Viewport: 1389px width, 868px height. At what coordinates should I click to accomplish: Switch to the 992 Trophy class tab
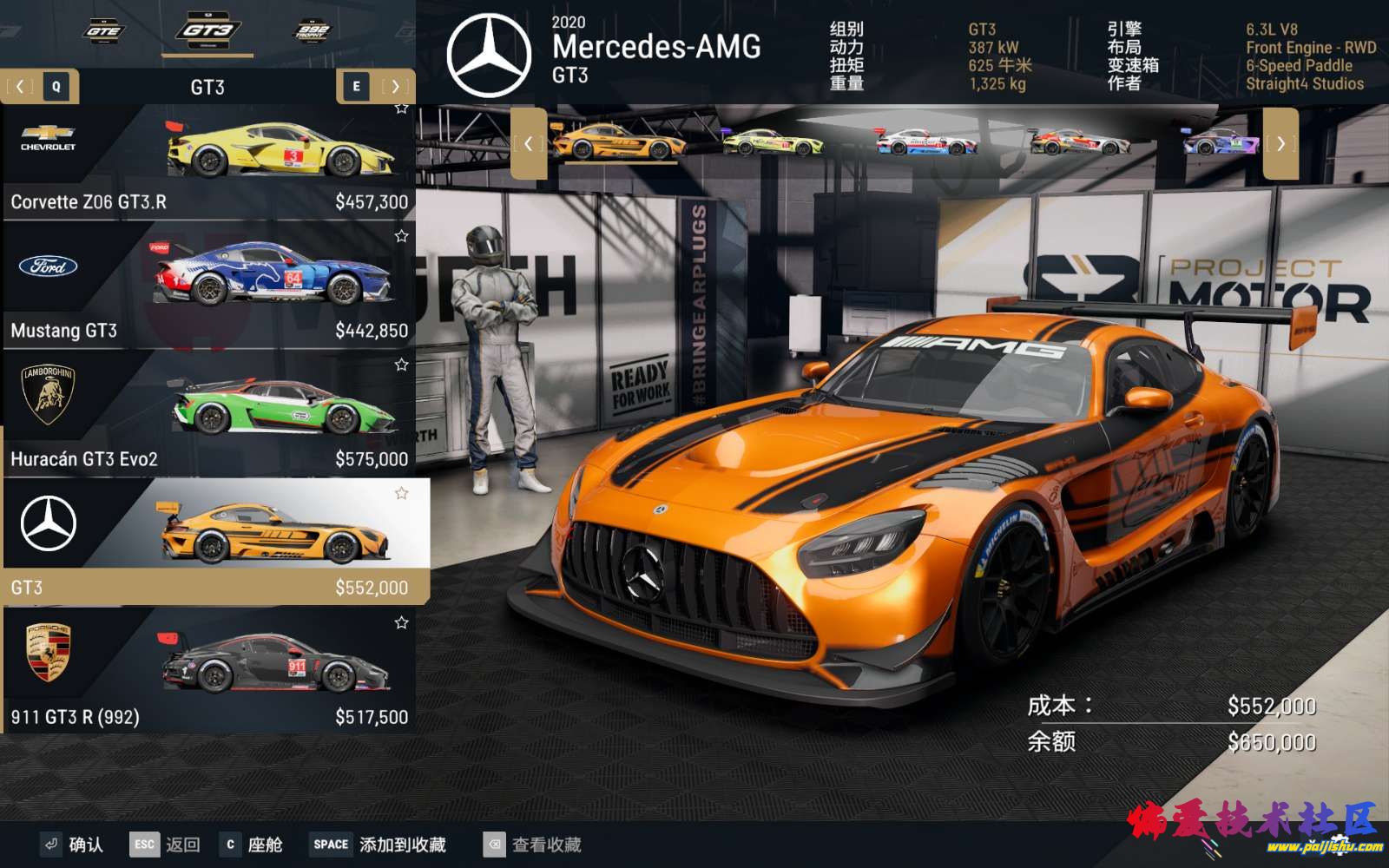pyautogui.click(x=312, y=31)
